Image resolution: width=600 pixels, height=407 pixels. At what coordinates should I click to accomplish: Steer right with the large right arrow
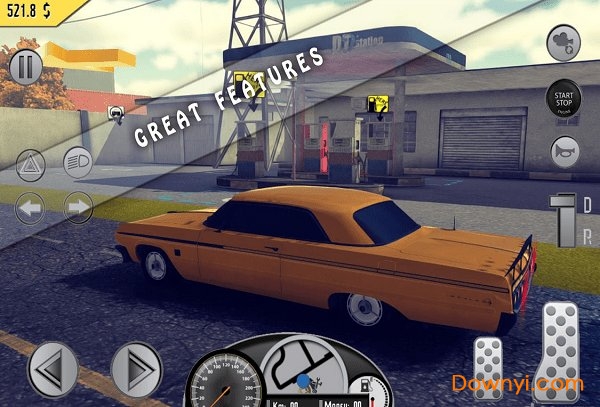click(136, 367)
